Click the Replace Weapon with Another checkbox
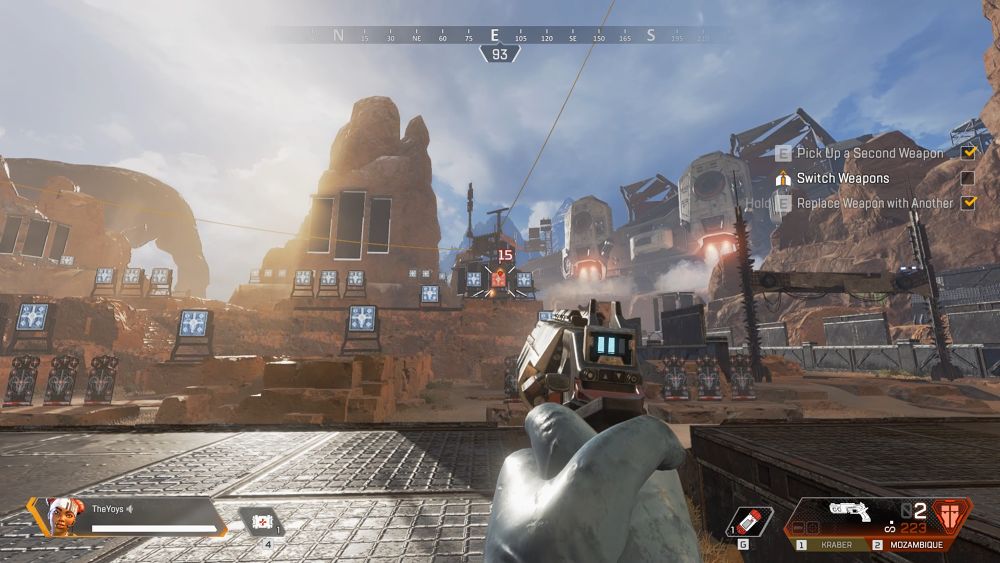This screenshot has height=563, width=1000. click(x=967, y=203)
